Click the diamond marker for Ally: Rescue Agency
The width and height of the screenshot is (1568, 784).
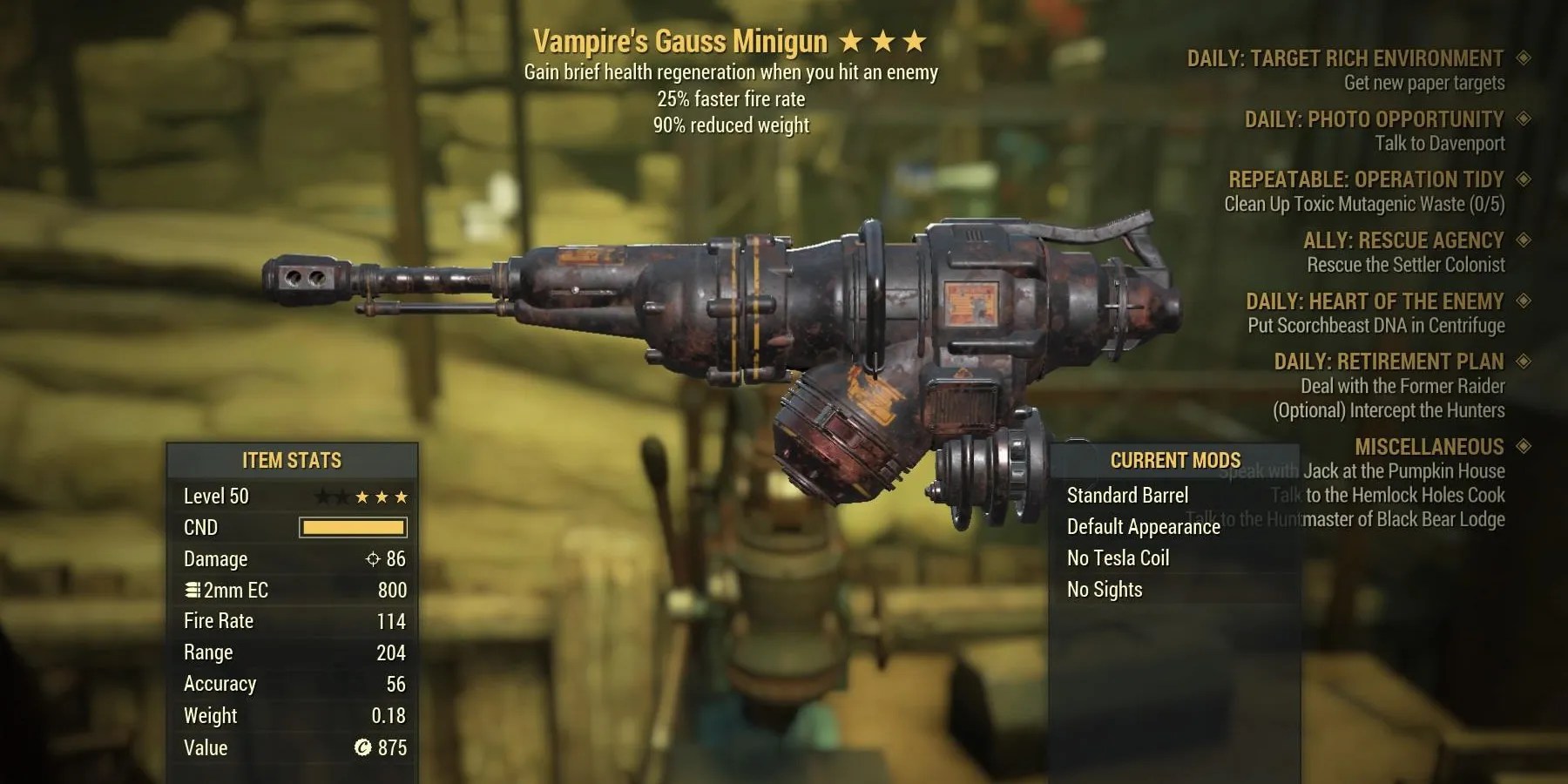1523,240
